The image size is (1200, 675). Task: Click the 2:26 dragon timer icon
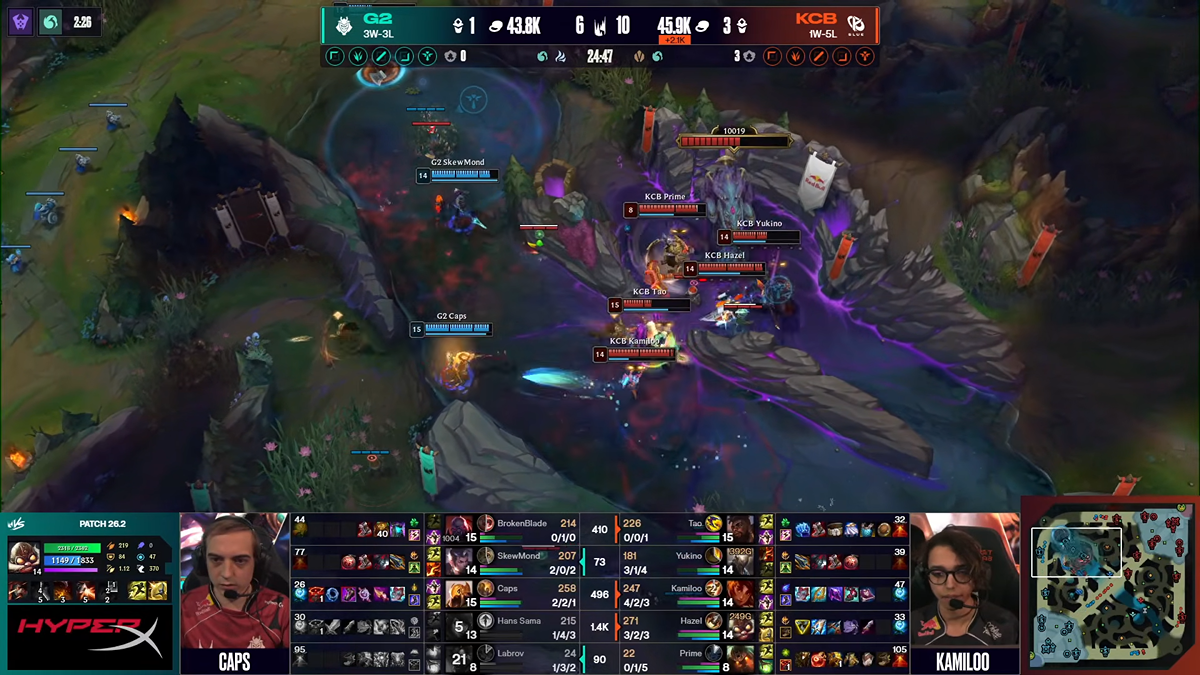point(50,22)
